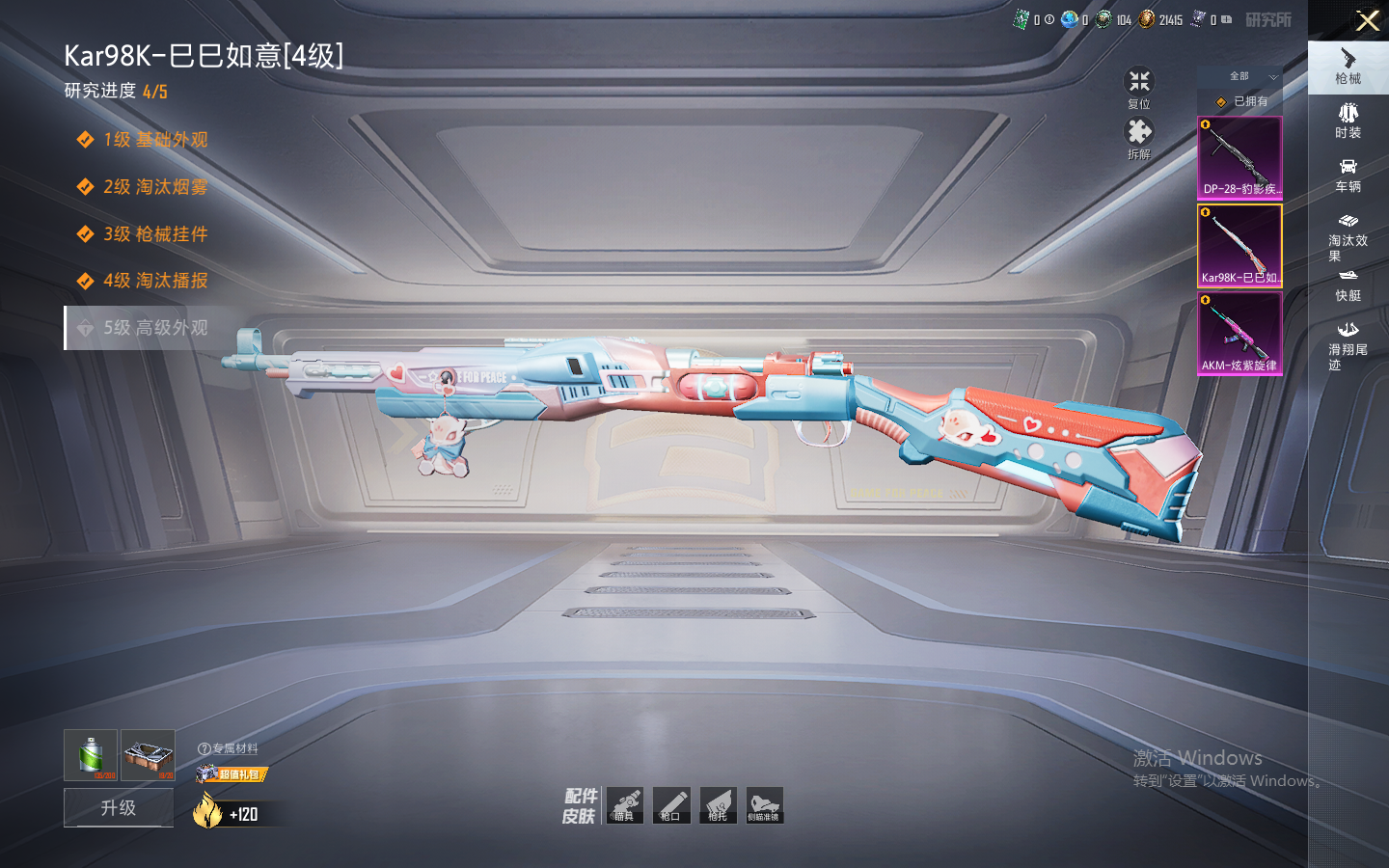The image size is (1389, 868).
Task: Pick the AKM-炫紫旋律 skin thumbnail
Action: click(x=1239, y=334)
